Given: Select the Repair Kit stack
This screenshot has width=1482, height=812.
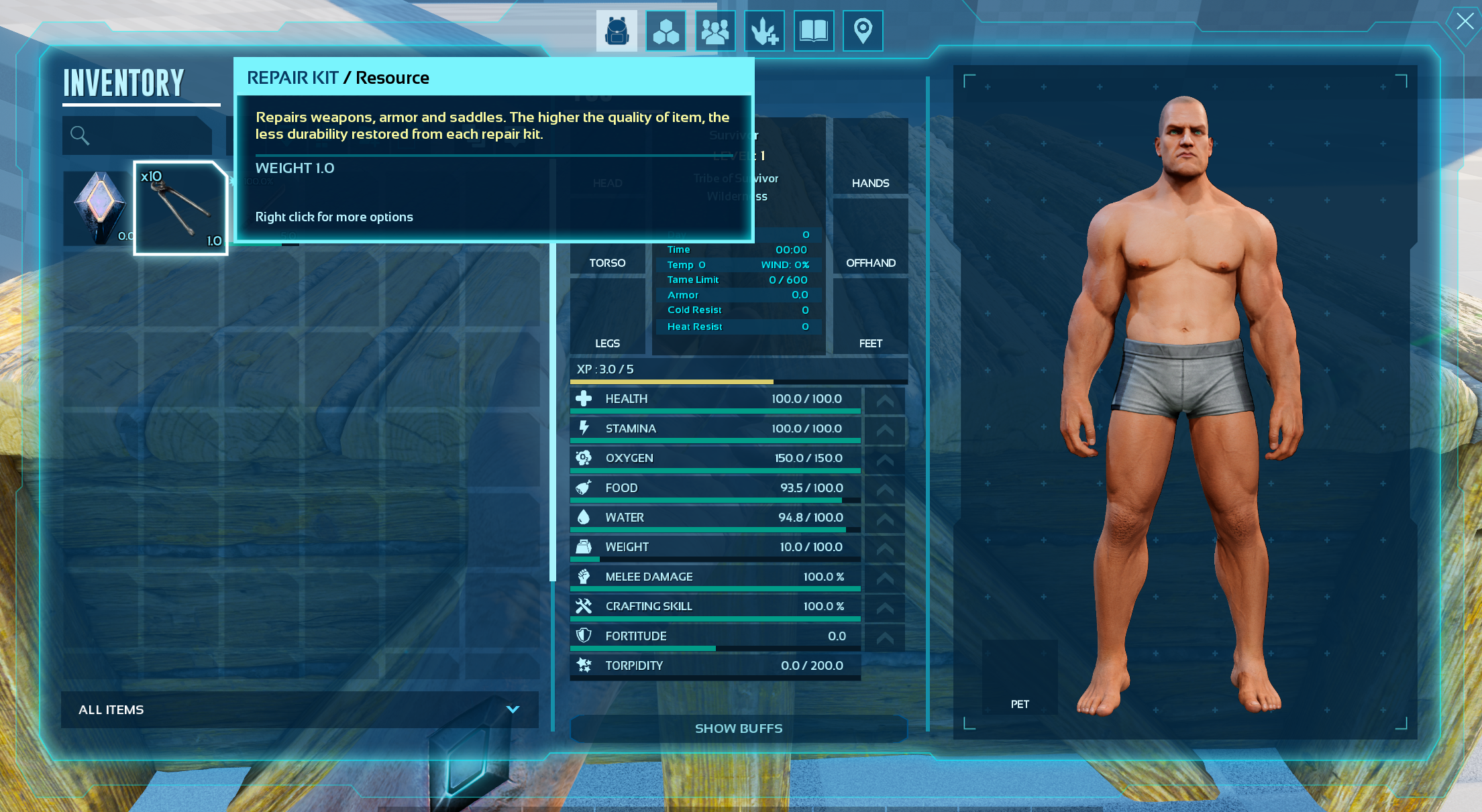Looking at the screenshot, I should point(180,208).
